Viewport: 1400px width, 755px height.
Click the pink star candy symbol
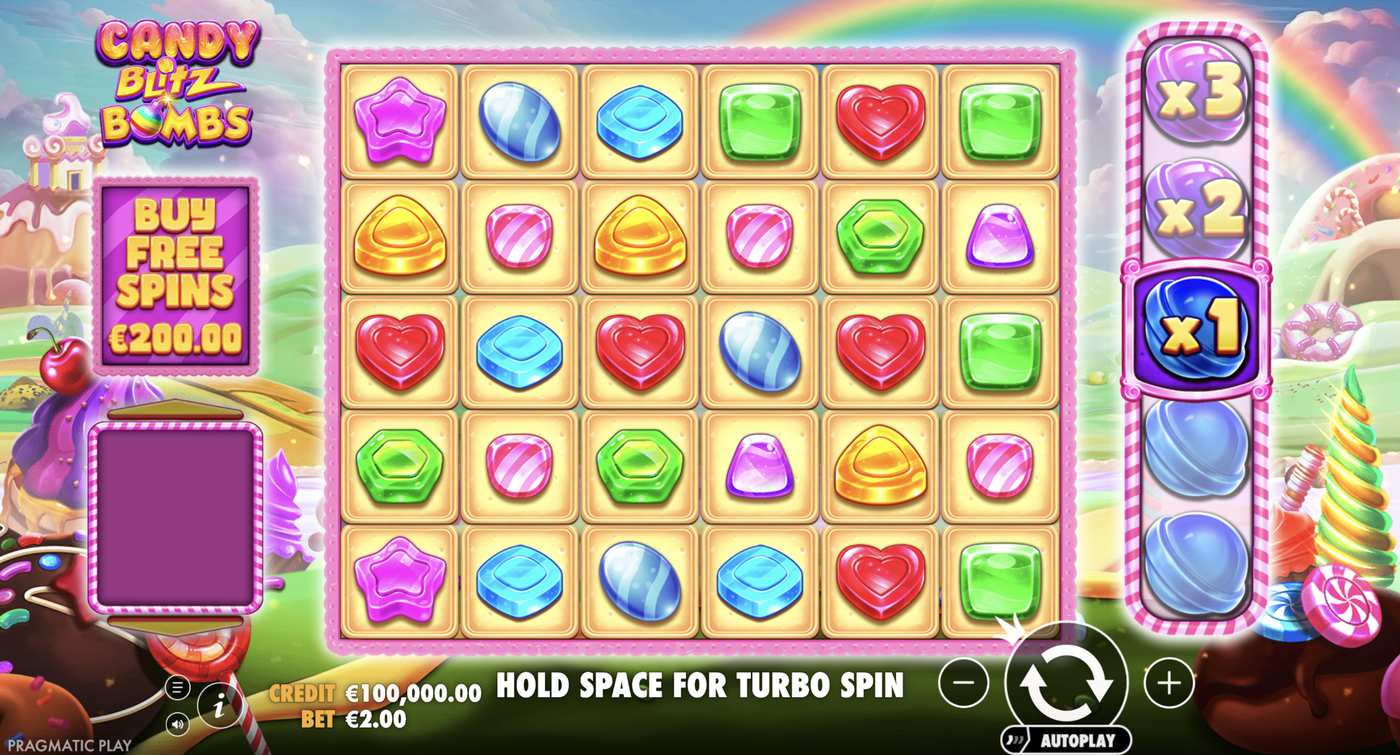click(398, 118)
